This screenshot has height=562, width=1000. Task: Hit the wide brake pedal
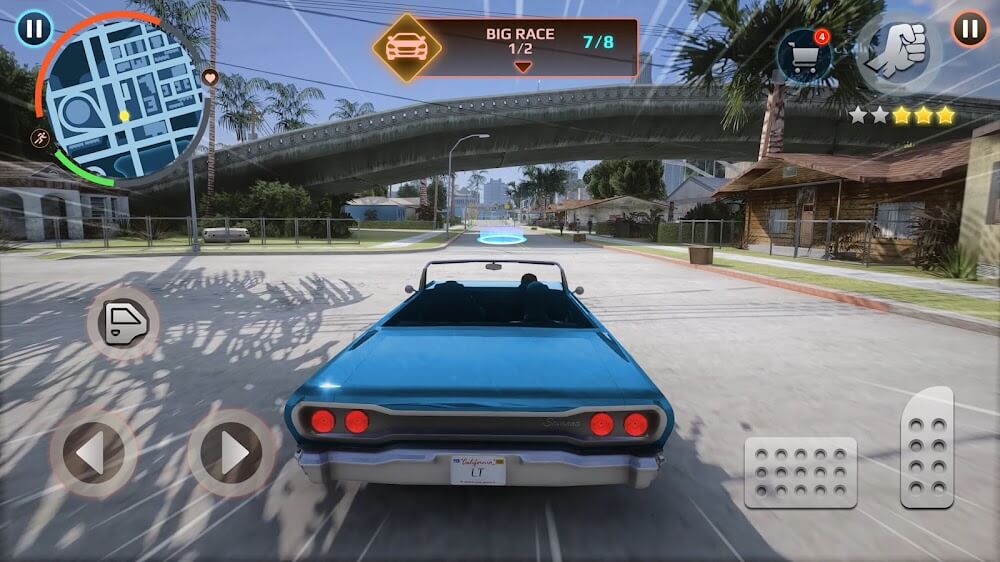click(800, 471)
